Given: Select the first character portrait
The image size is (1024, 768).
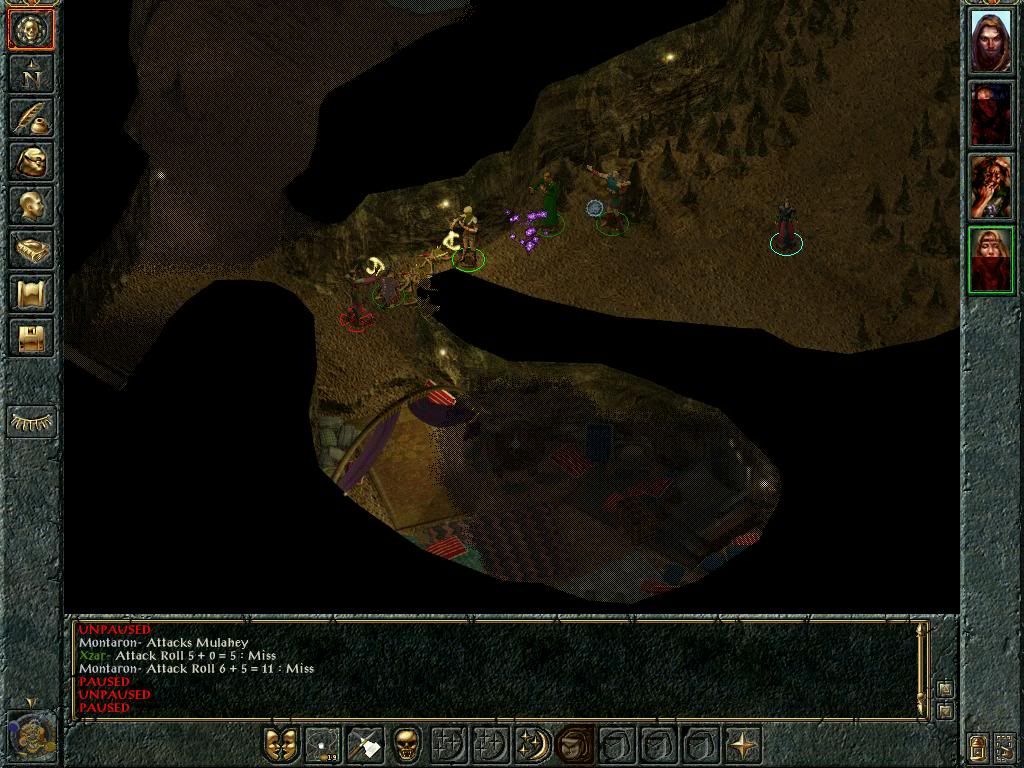Looking at the screenshot, I should (x=991, y=41).
